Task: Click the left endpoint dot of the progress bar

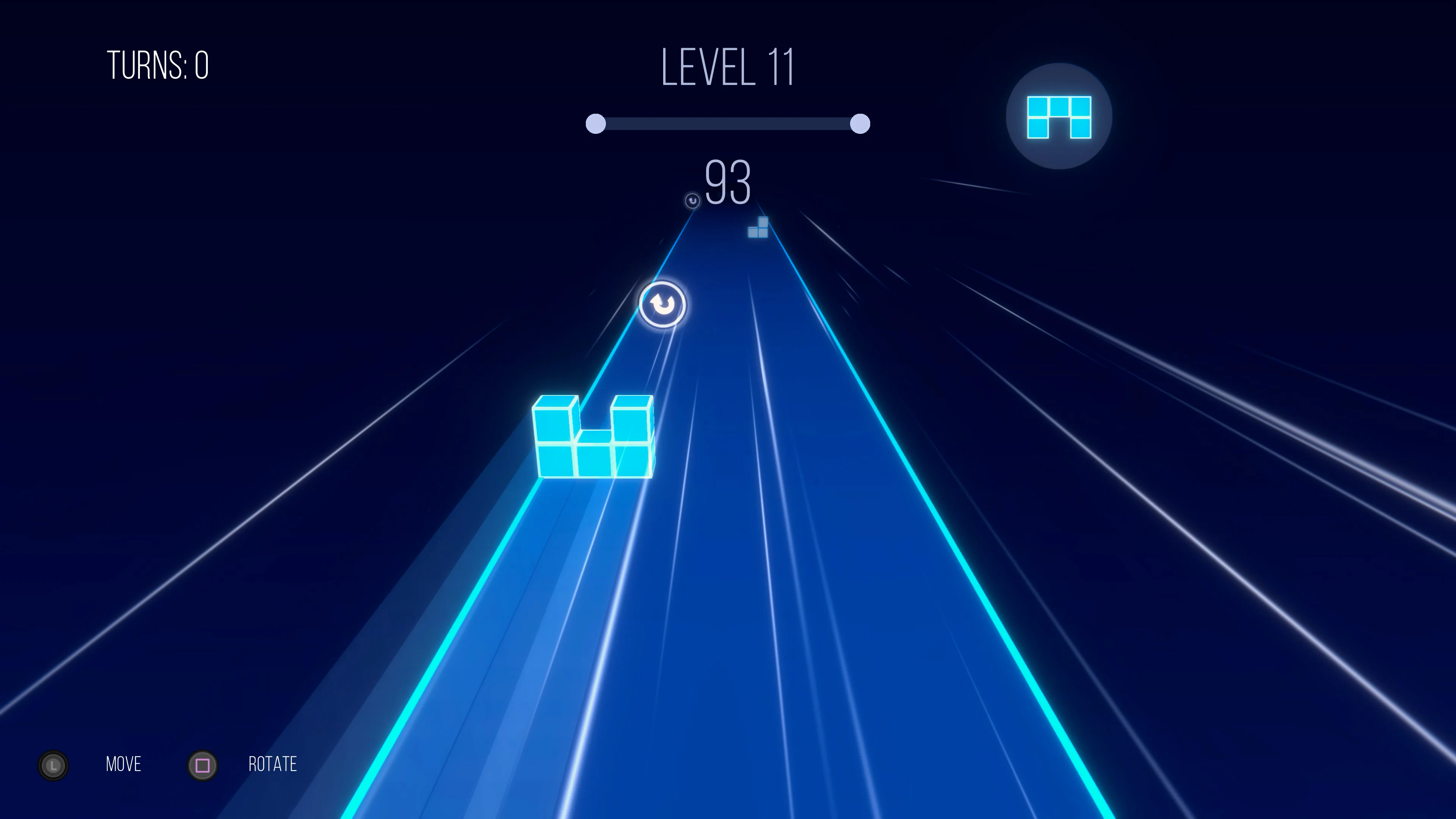Action: click(596, 123)
